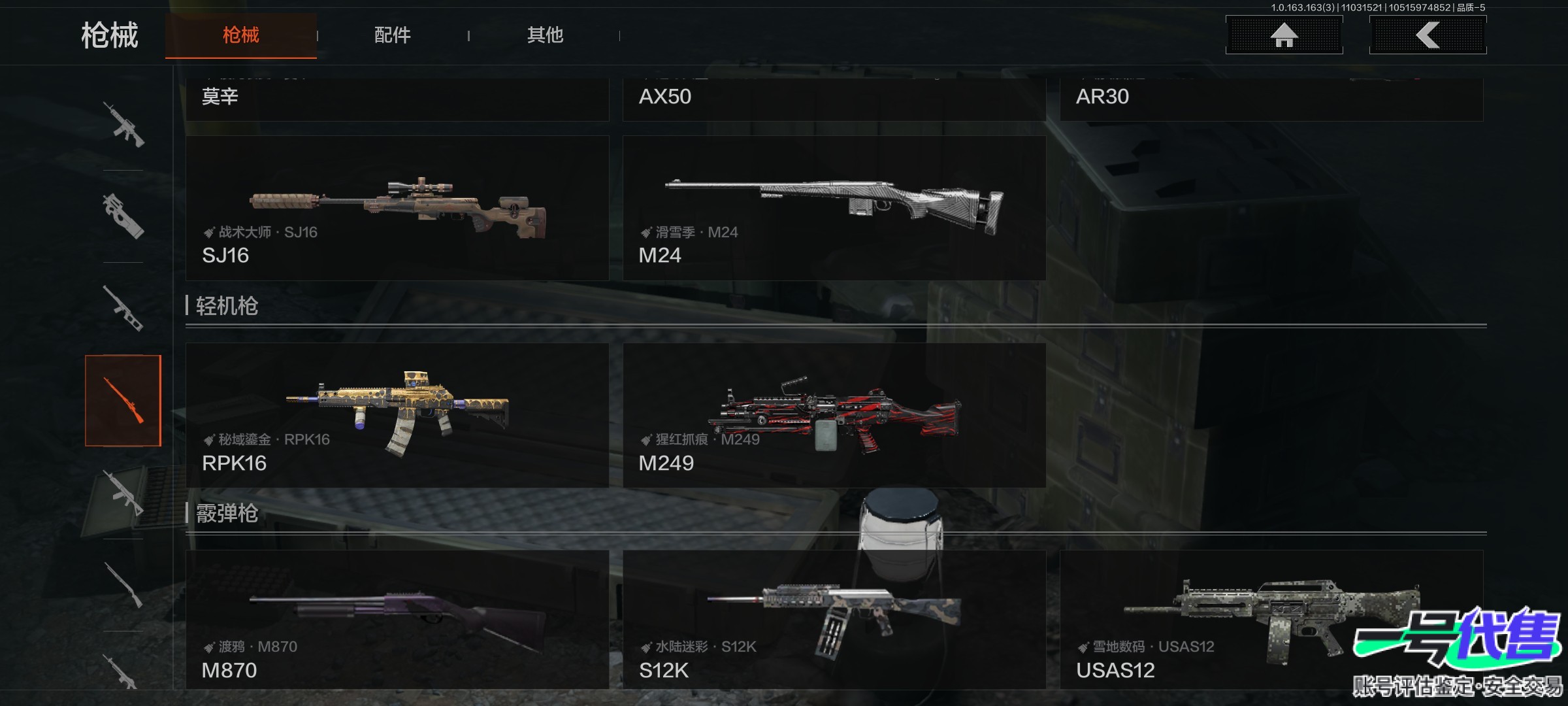Choose the camo S12K shotgun

pyautogui.click(x=834, y=619)
